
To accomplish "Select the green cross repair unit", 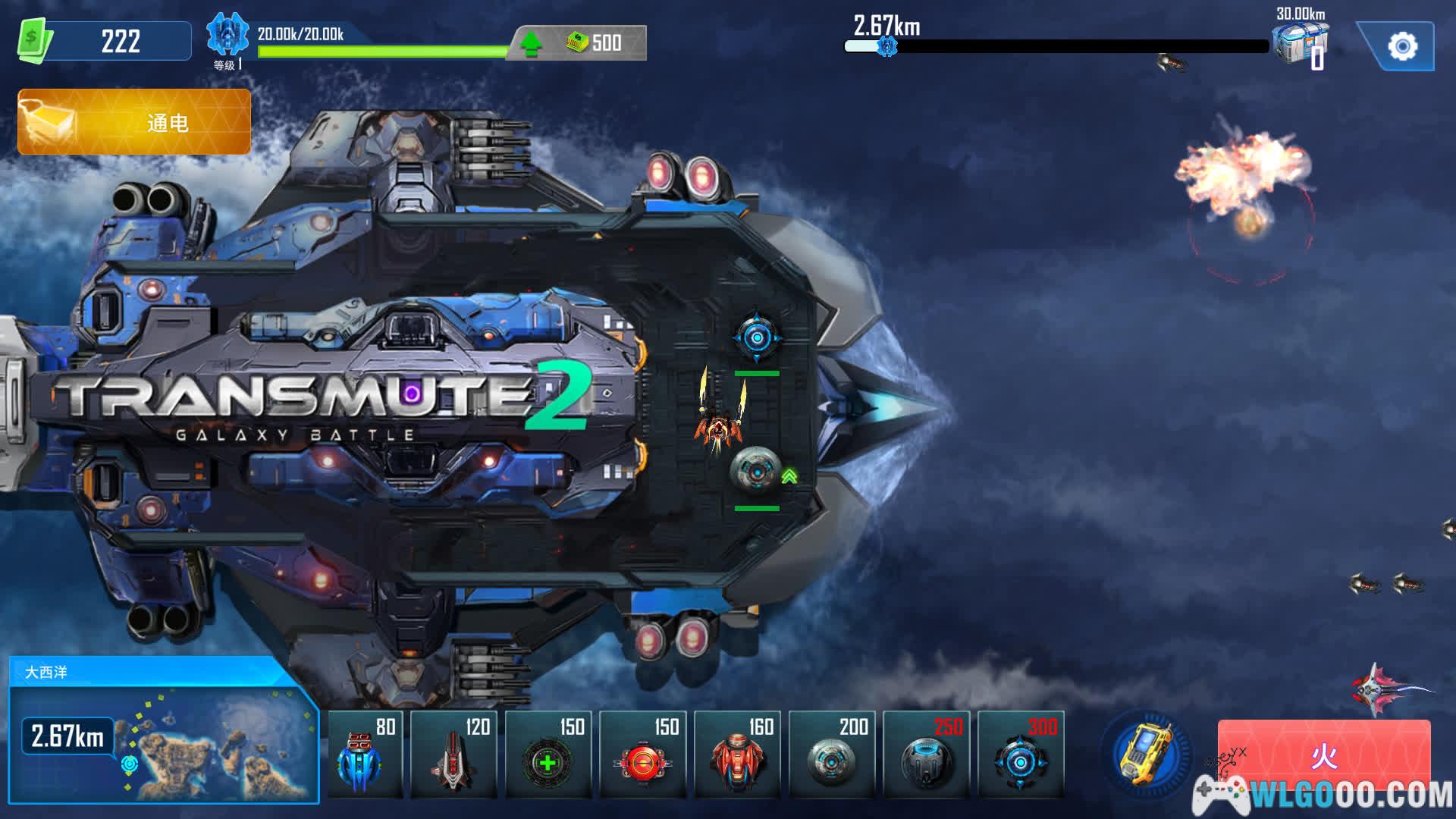I will coord(548,755).
